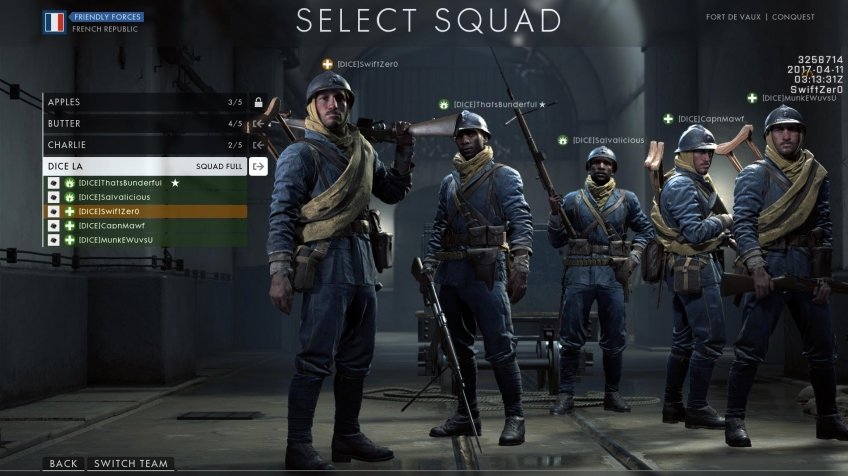Leave DICE LA squad with exit arrow
848x476 pixels.
258,167
